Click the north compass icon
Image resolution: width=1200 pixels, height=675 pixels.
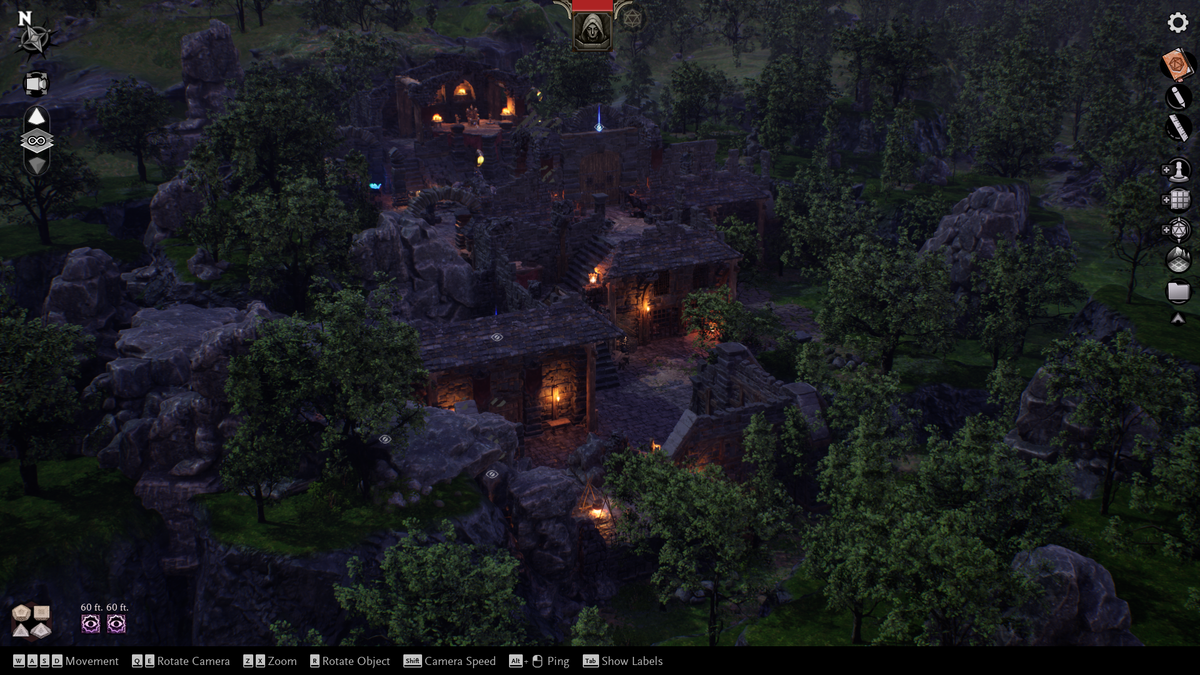(x=36, y=37)
